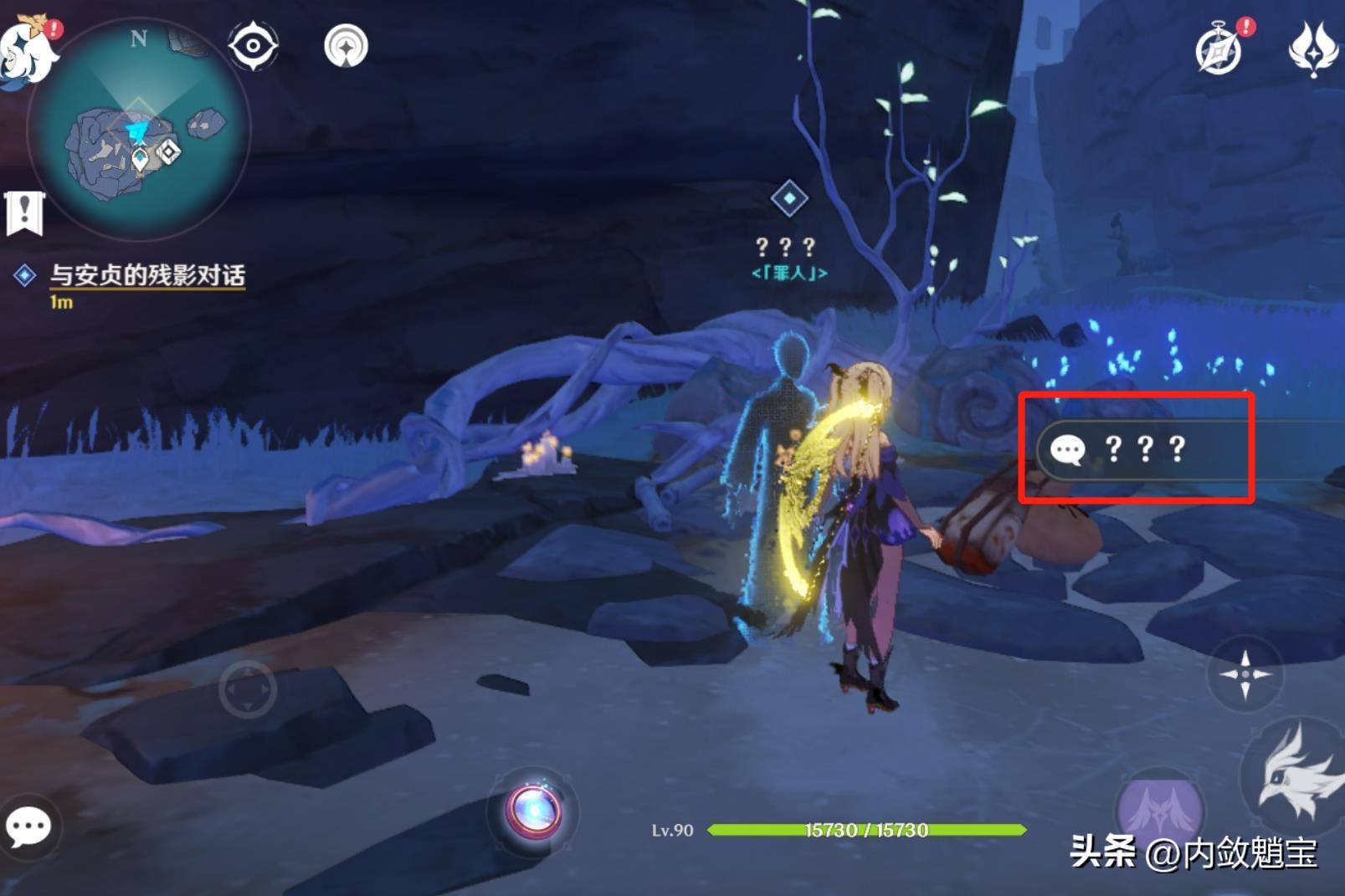Image resolution: width=1345 pixels, height=896 pixels.
Task: Open the Paimon menu icon
Action: (x=27, y=52)
